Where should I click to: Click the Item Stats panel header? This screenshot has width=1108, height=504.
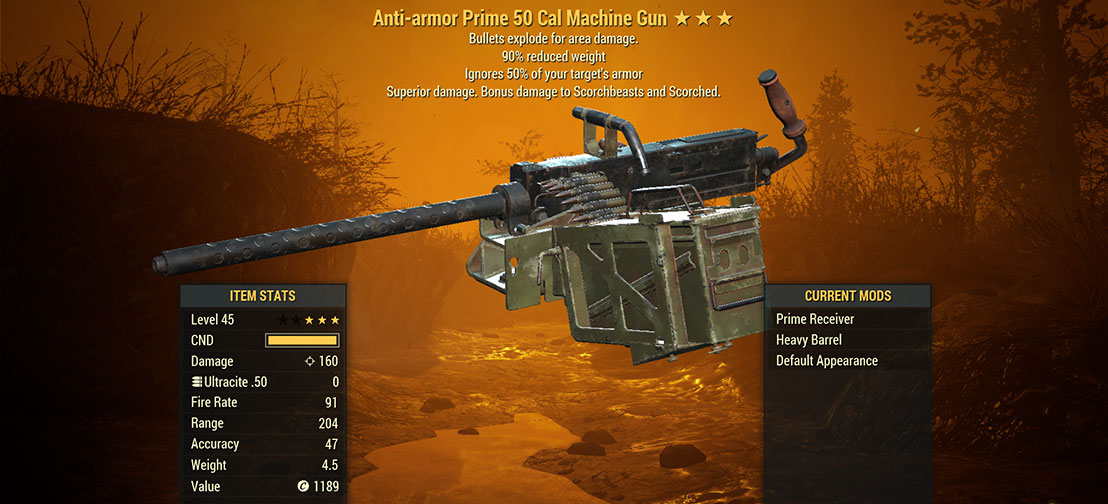tap(263, 296)
